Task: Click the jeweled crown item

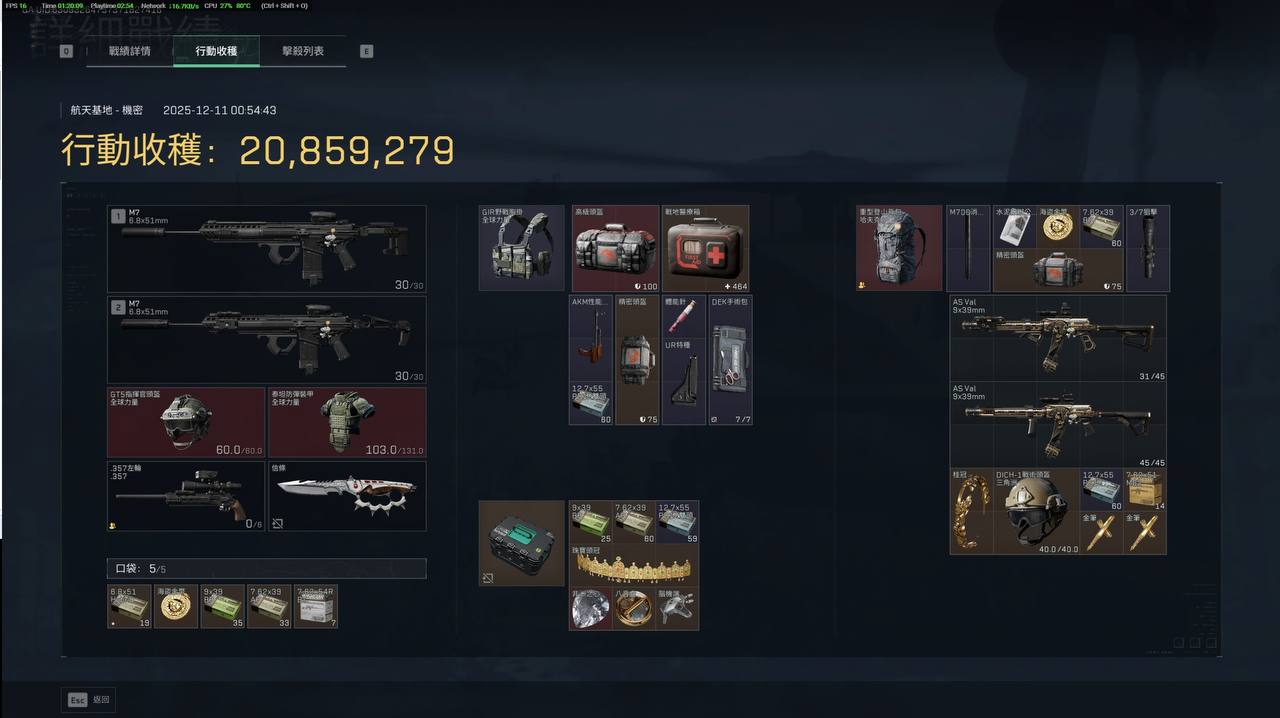Action: pos(634,566)
